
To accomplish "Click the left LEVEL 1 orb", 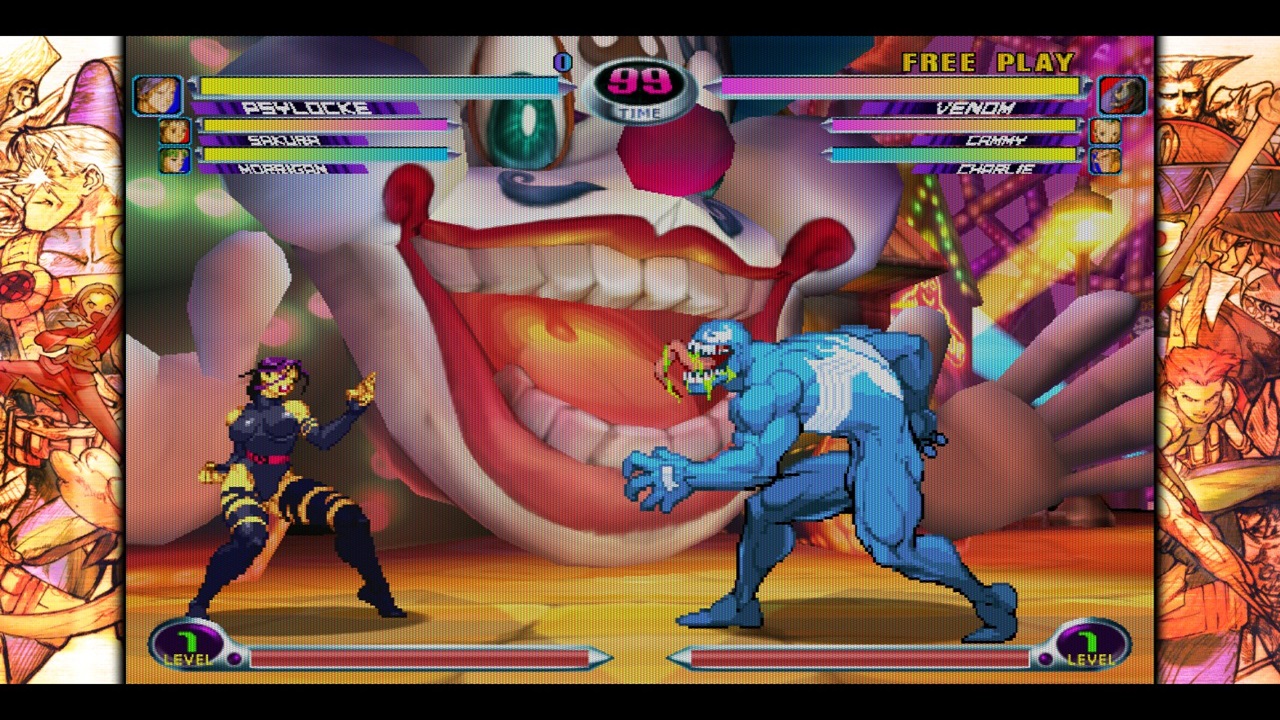I will (x=188, y=645).
